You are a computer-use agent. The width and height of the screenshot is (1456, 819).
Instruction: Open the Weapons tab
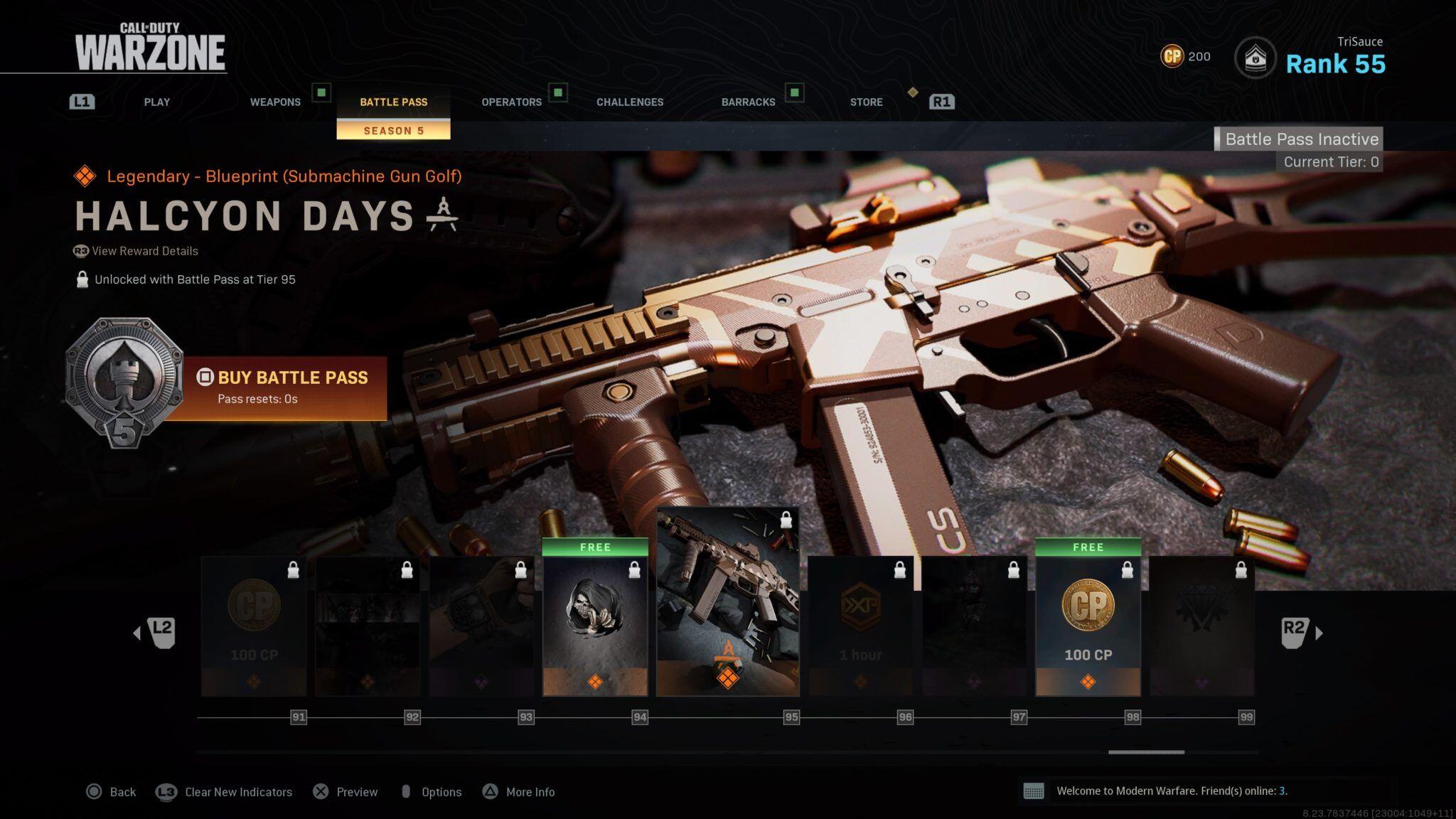click(x=275, y=102)
